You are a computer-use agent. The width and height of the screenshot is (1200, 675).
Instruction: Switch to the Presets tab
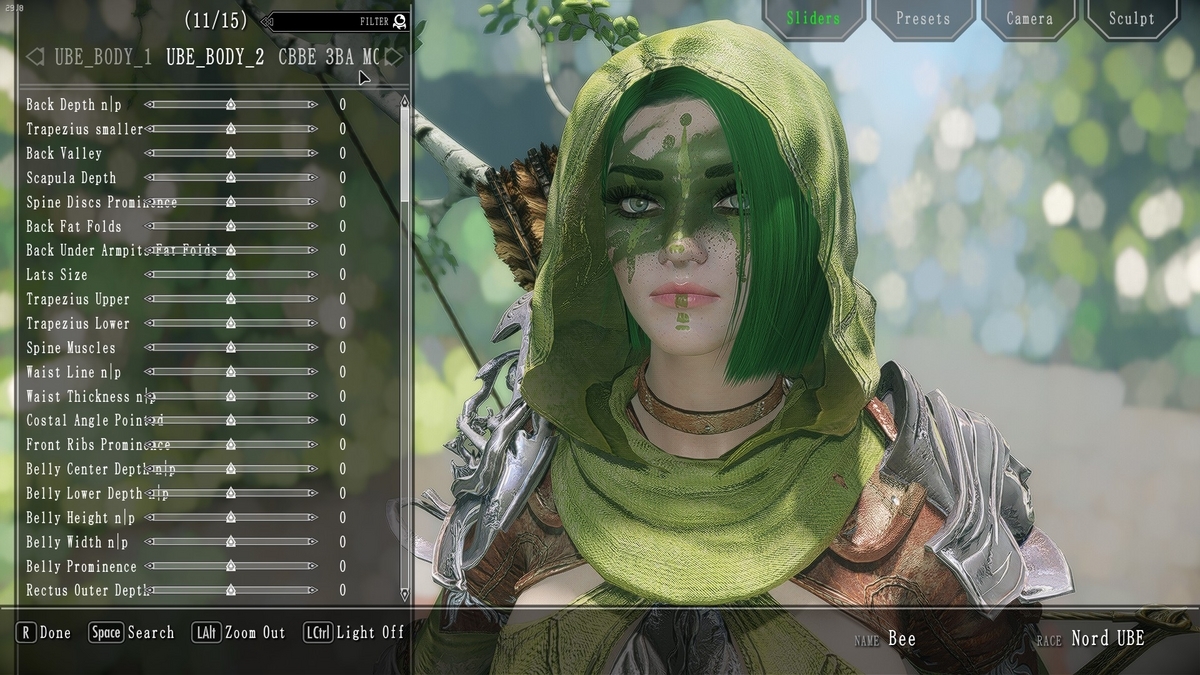tap(922, 19)
